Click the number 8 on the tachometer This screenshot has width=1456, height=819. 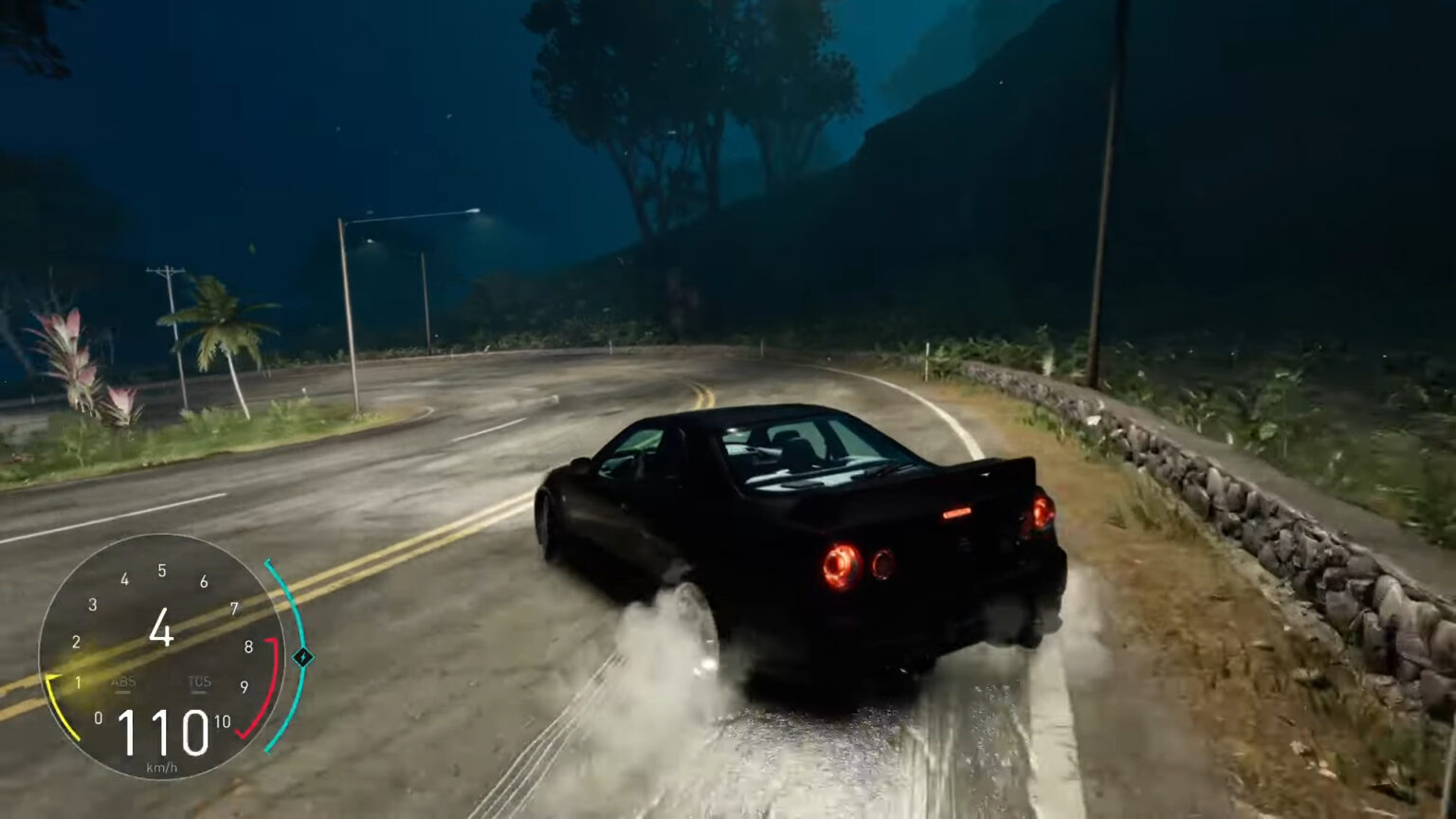click(249, 646)
